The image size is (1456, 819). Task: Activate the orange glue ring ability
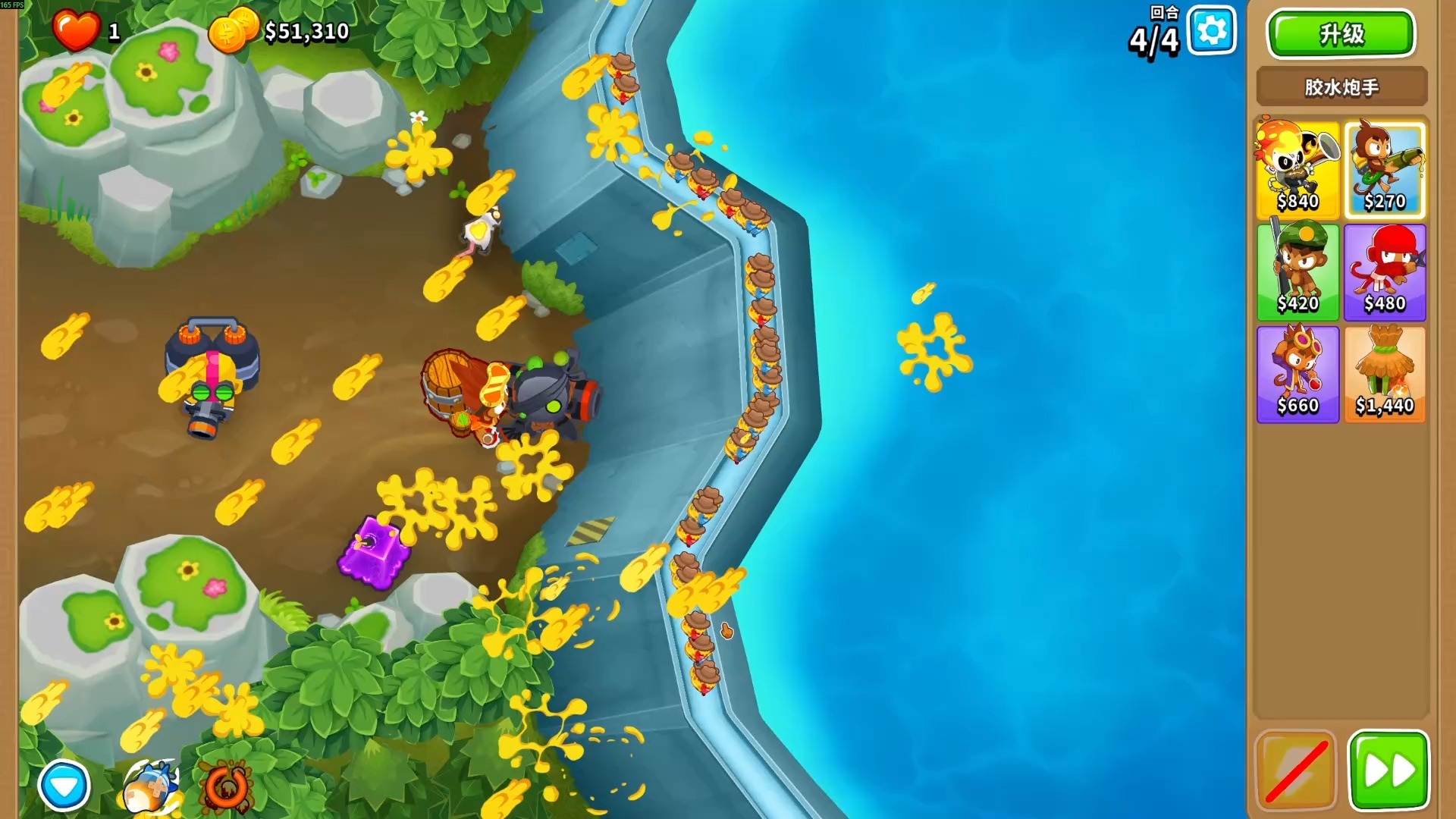pyautogui.click(x=225, y=788)
